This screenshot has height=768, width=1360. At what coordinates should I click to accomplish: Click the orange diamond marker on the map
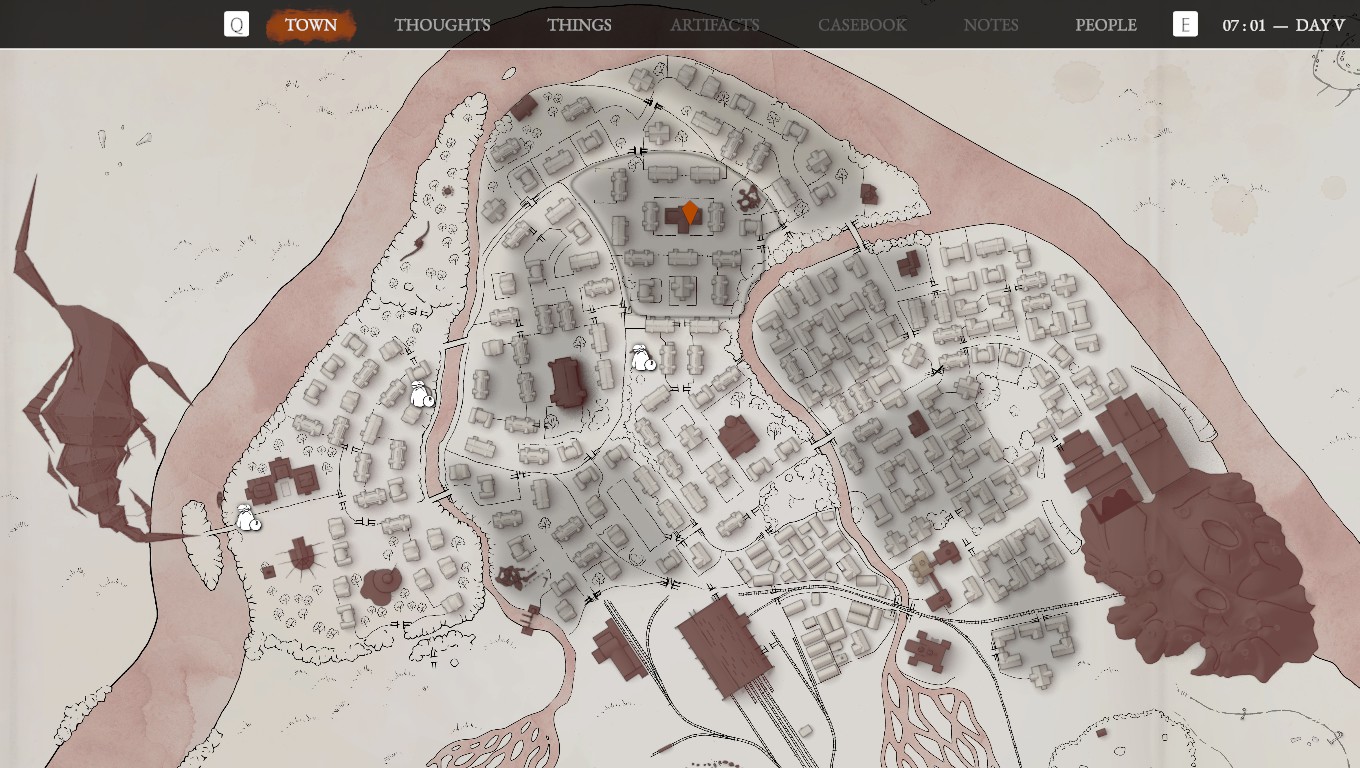point(689,213)
